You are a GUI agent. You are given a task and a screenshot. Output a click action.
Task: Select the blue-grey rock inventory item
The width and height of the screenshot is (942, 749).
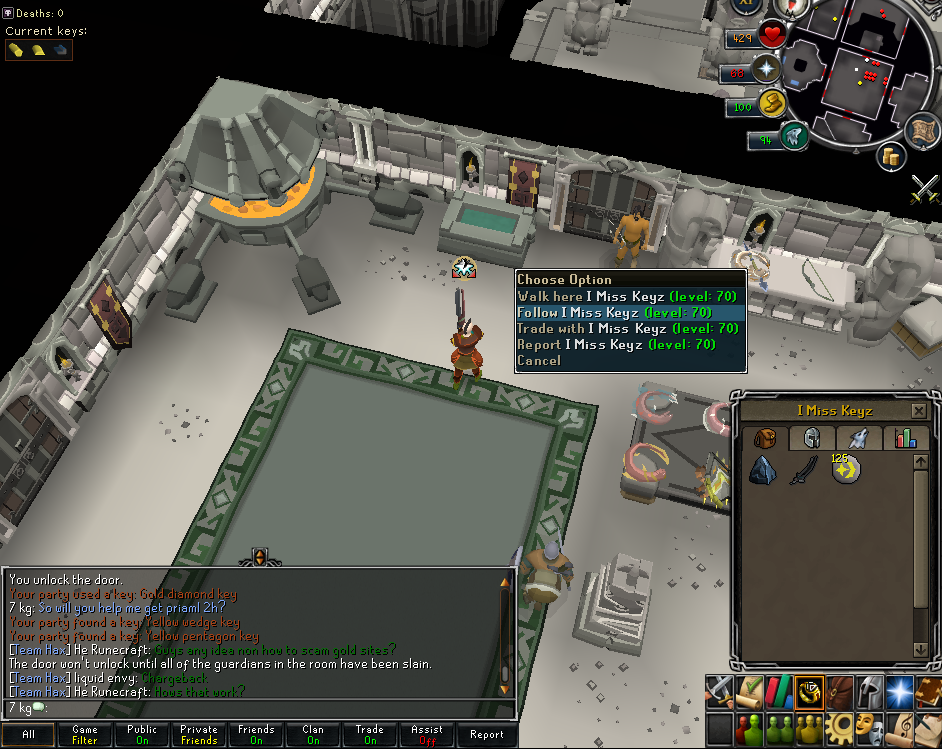click(x=765, y=471)
